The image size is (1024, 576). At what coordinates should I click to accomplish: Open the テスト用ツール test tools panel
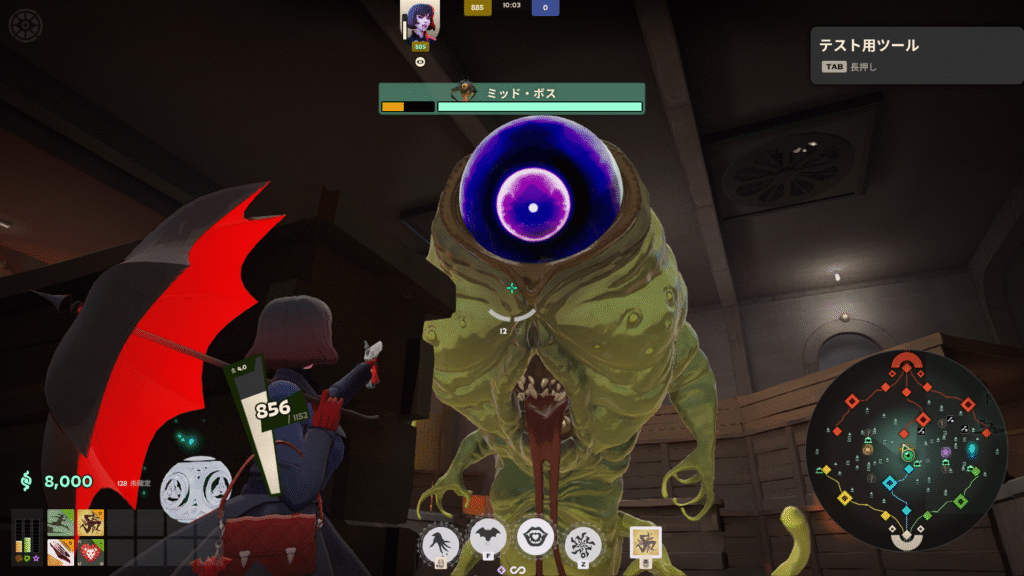coord(913,54)
